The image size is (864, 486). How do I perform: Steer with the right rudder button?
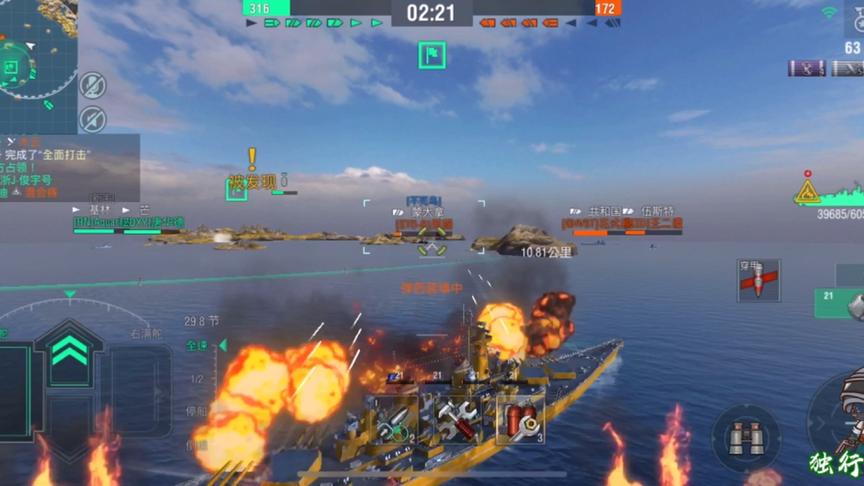coord(141,390)
